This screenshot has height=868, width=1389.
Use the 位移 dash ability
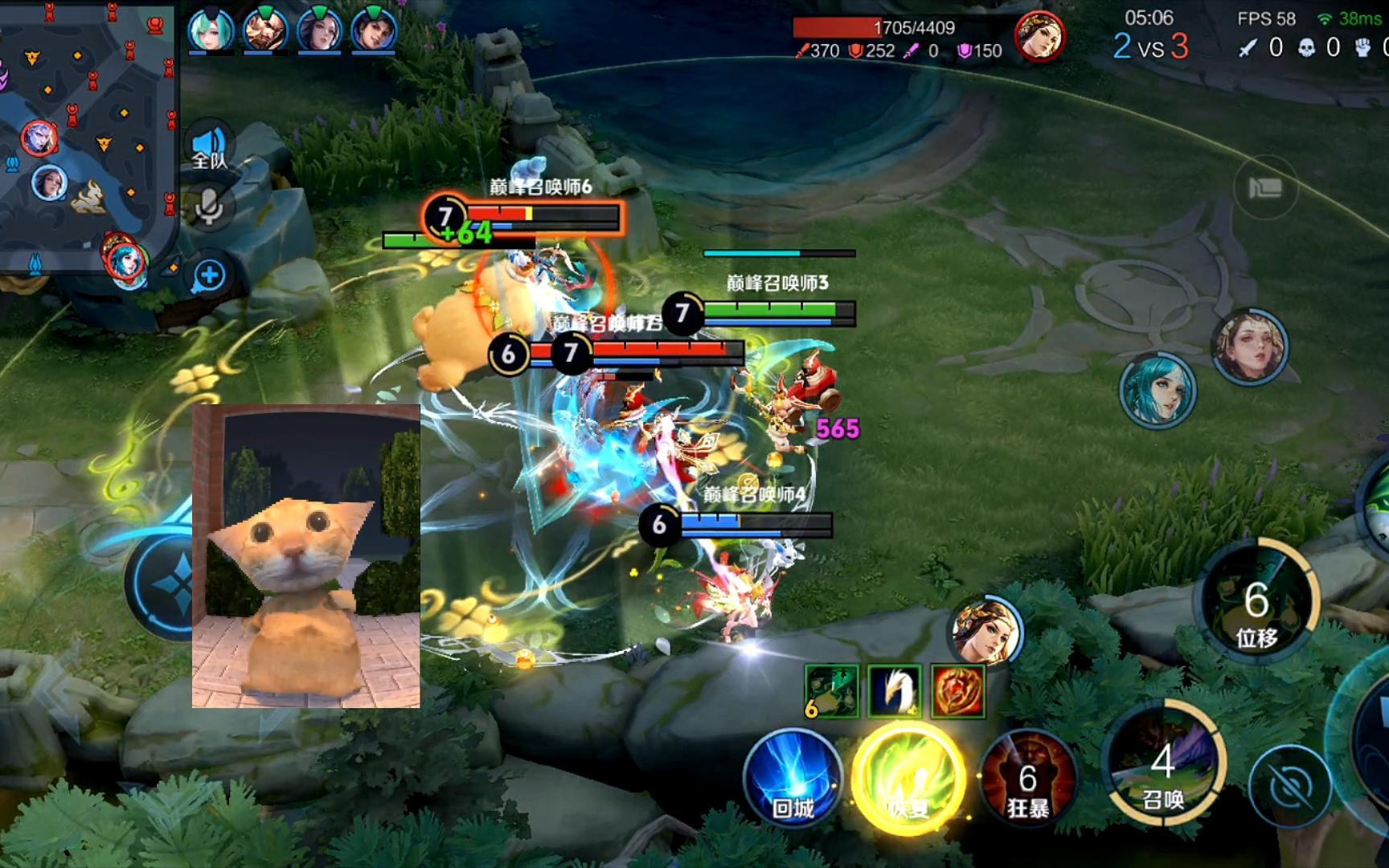(1256, 603)
